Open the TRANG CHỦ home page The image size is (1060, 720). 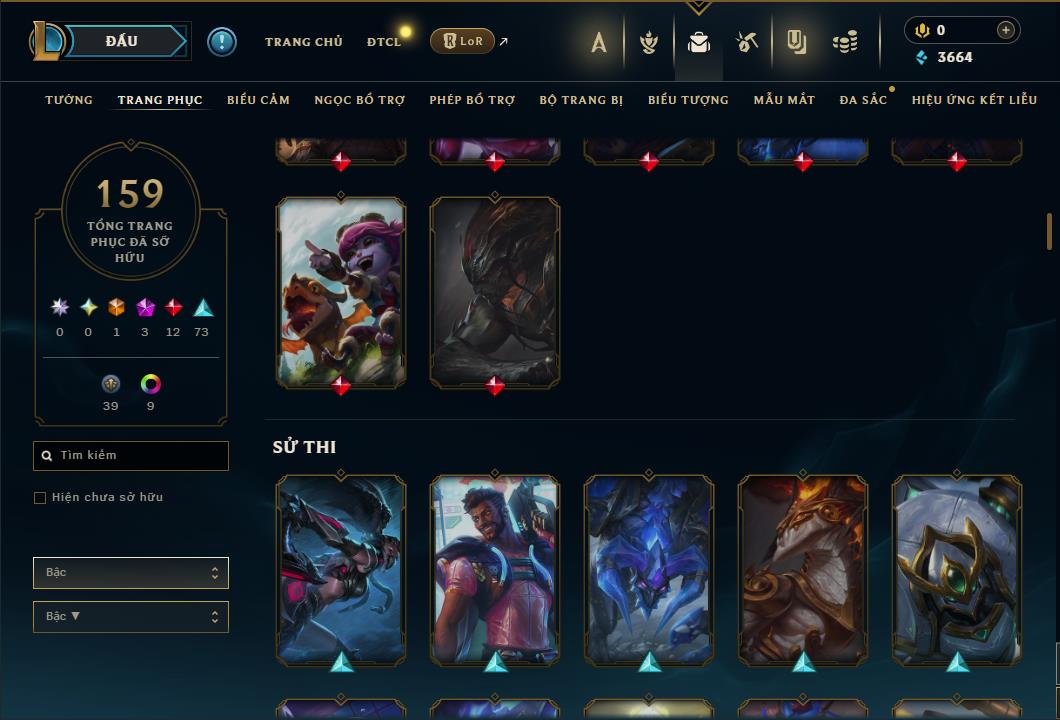coord(303,41)
